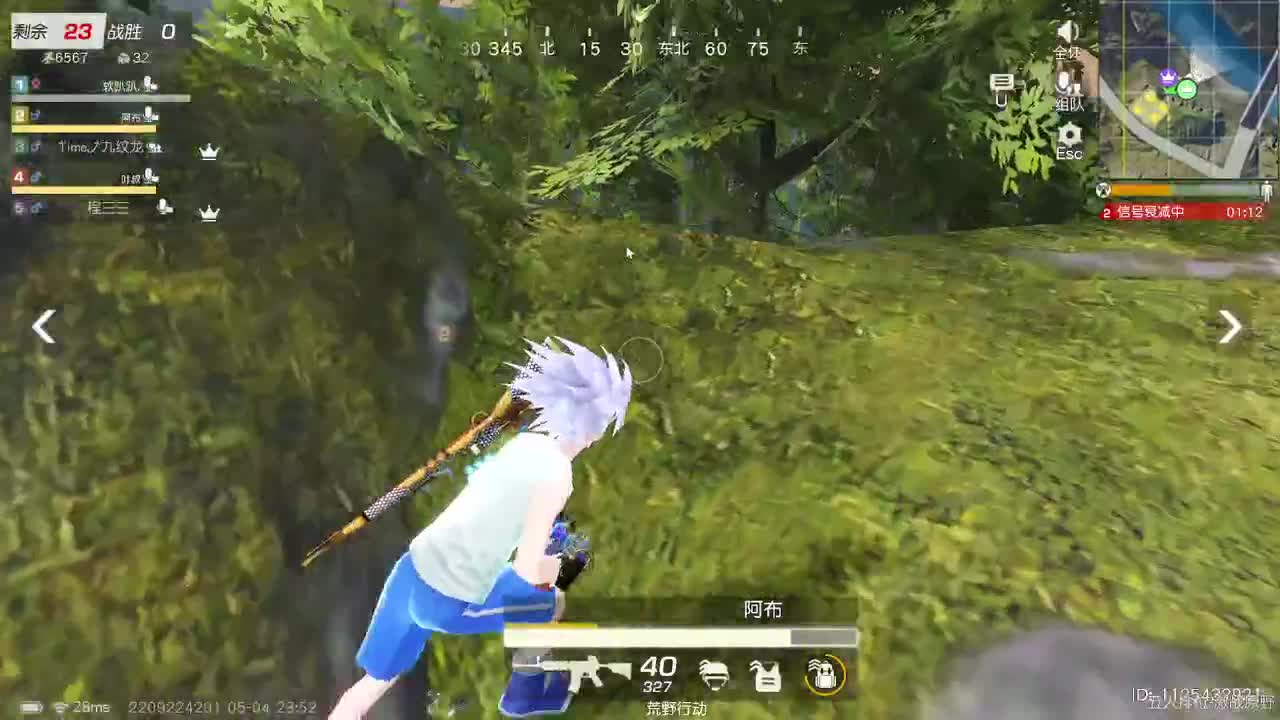Screen dimensions: 1280x720
Task: Click 阿布's health bar in the bottom HUD
Action: click(680, 637)
